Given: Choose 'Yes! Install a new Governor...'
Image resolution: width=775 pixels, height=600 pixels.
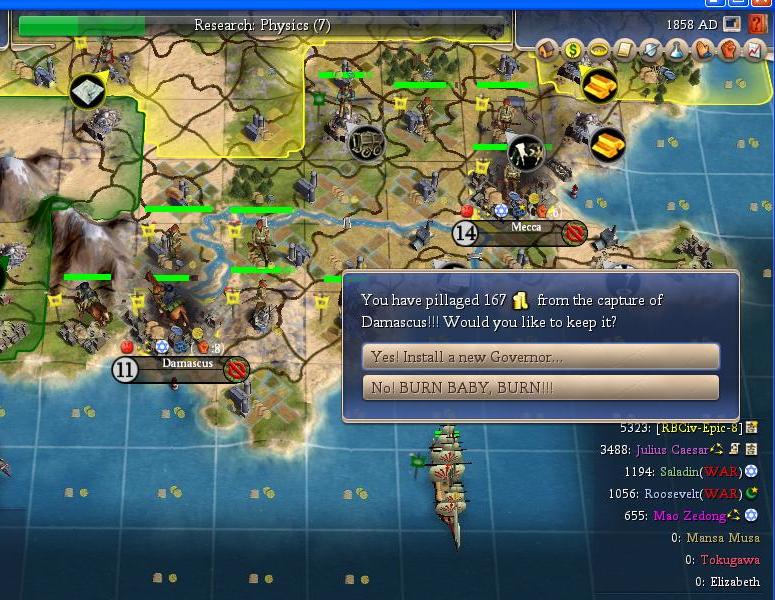Looking at the screenshot, I should tap(540, 357).
